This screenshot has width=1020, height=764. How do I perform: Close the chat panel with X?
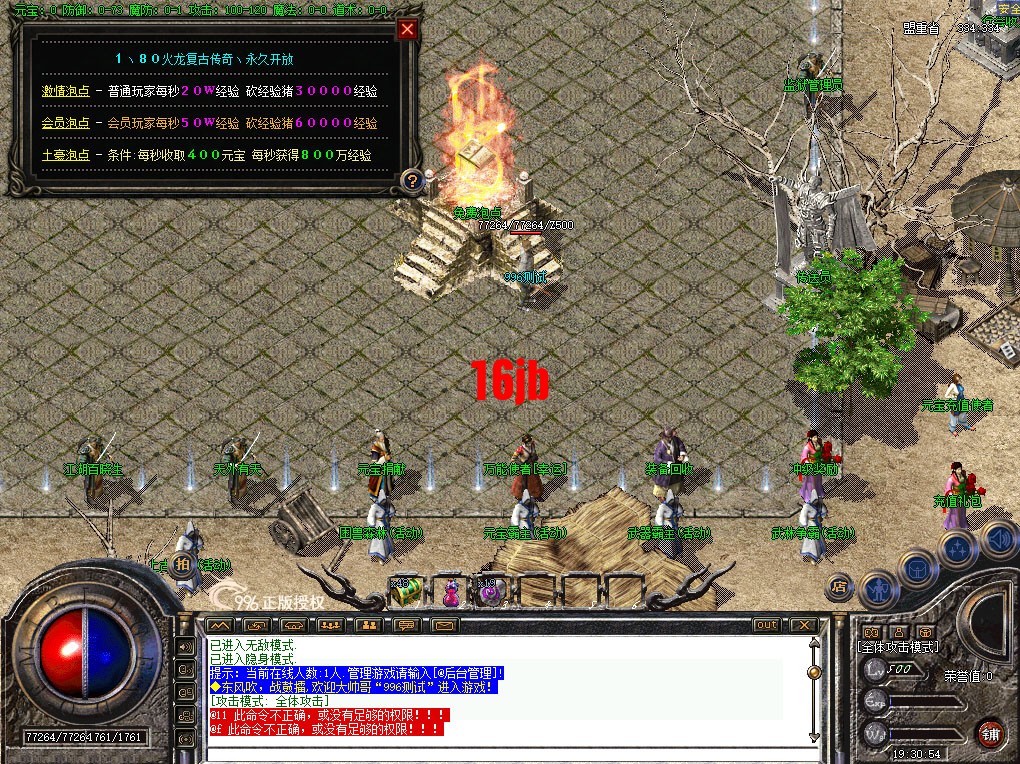point(803,625)
